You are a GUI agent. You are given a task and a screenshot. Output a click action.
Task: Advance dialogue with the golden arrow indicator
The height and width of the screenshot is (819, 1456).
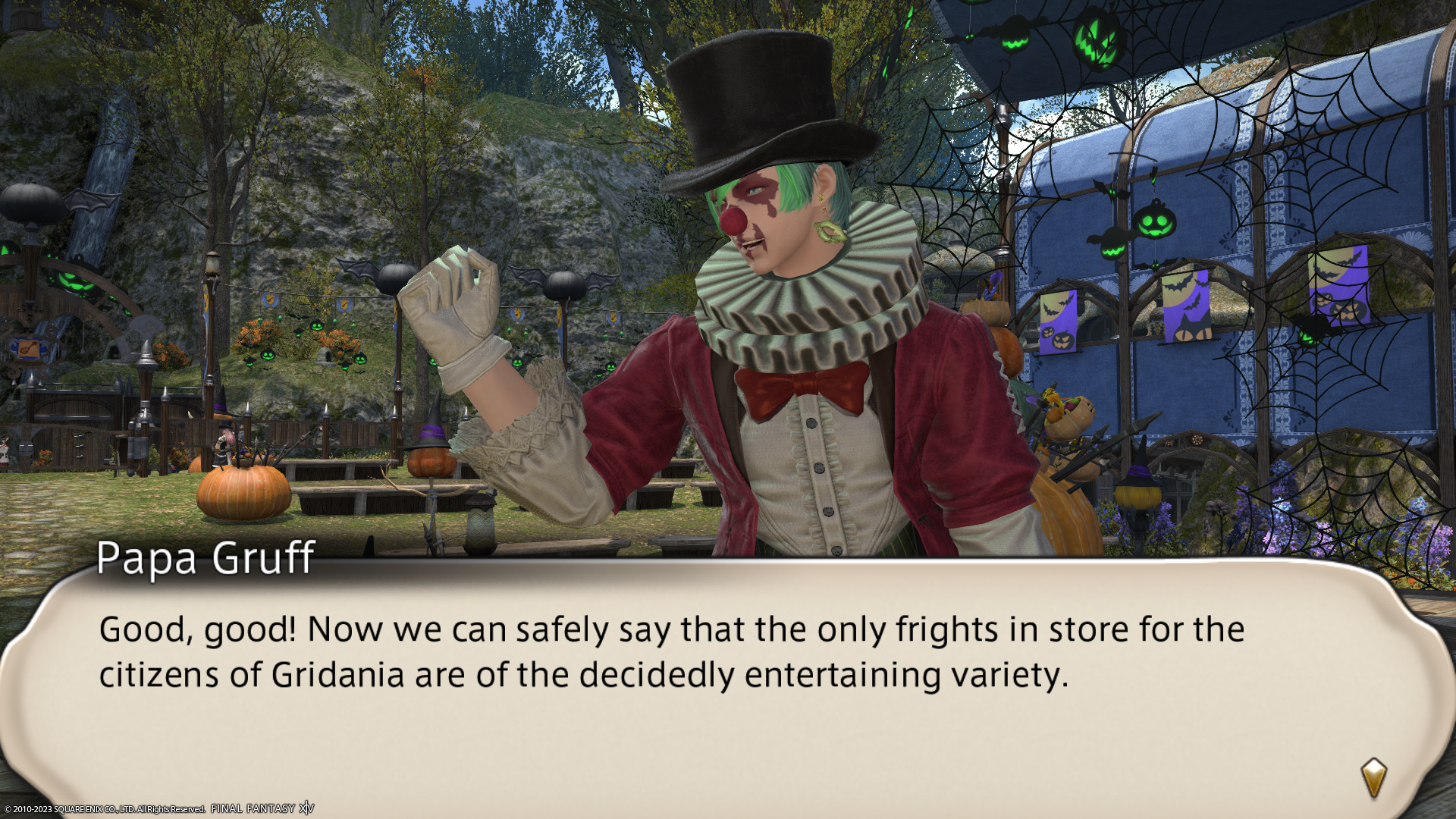point(1373,777)
